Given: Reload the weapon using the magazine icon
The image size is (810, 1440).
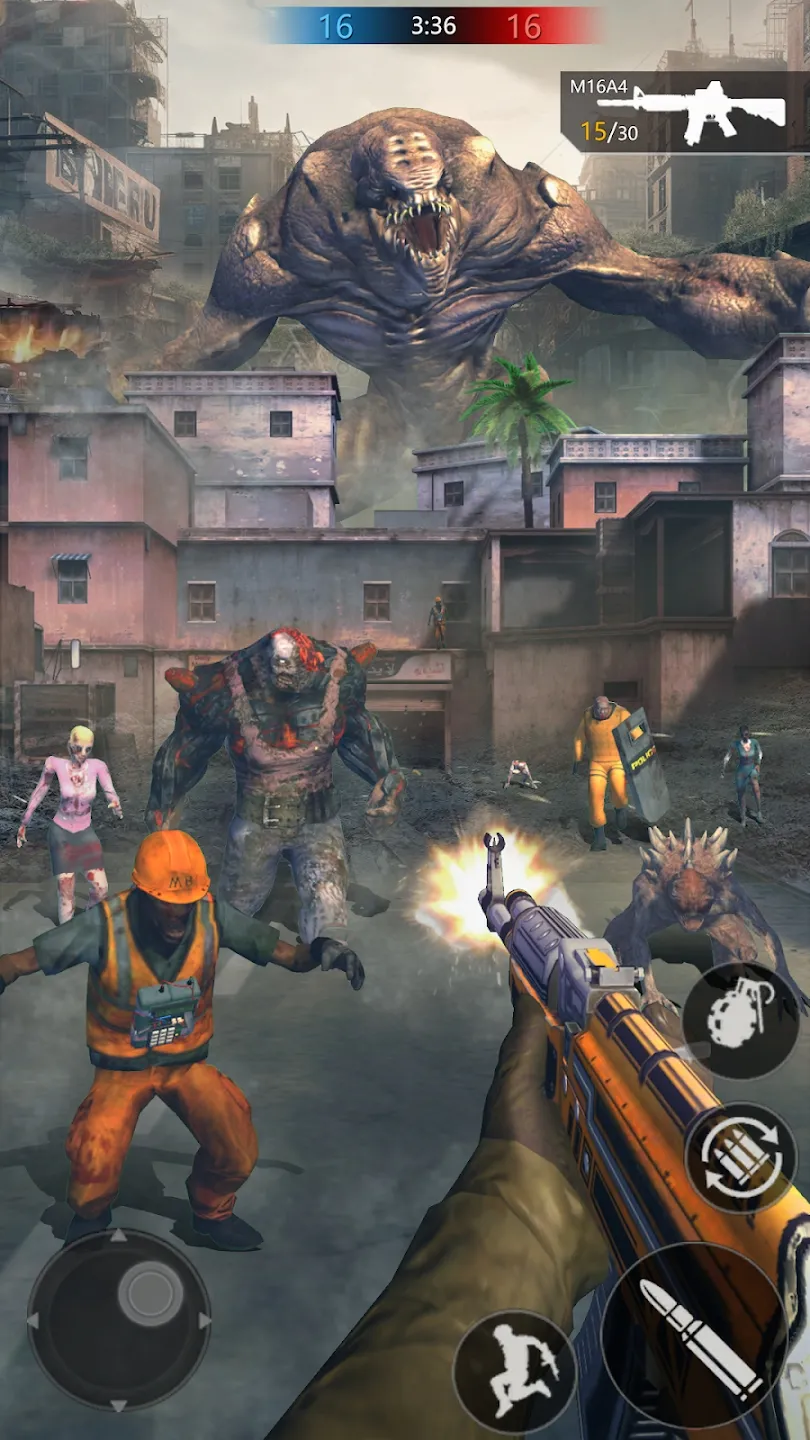Looking at the screenshot, I should [740, 1159].
